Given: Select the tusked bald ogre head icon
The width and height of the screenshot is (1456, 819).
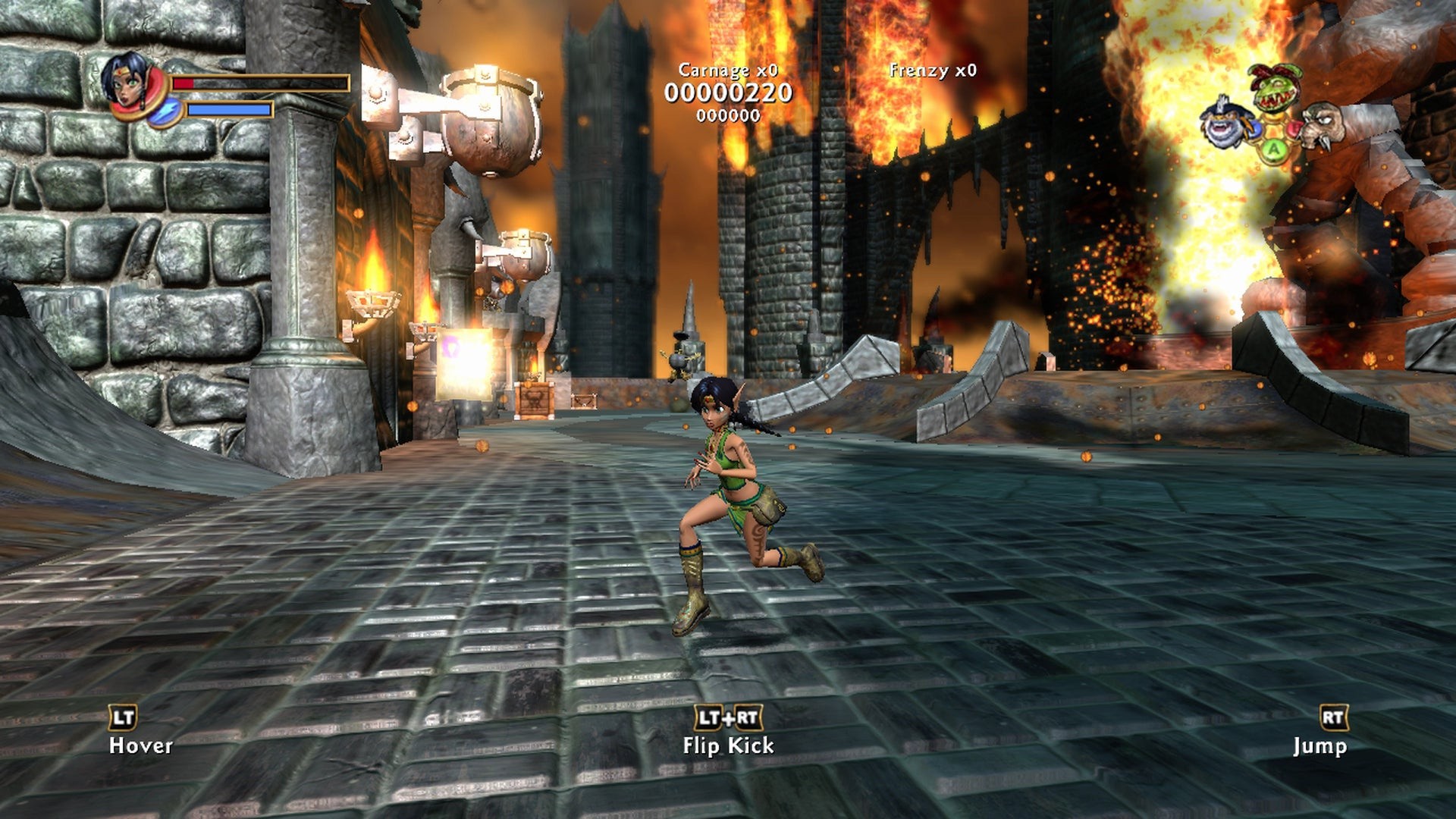Looking at the screenshot, I should pyautogui.click(x=1323, y=125).
